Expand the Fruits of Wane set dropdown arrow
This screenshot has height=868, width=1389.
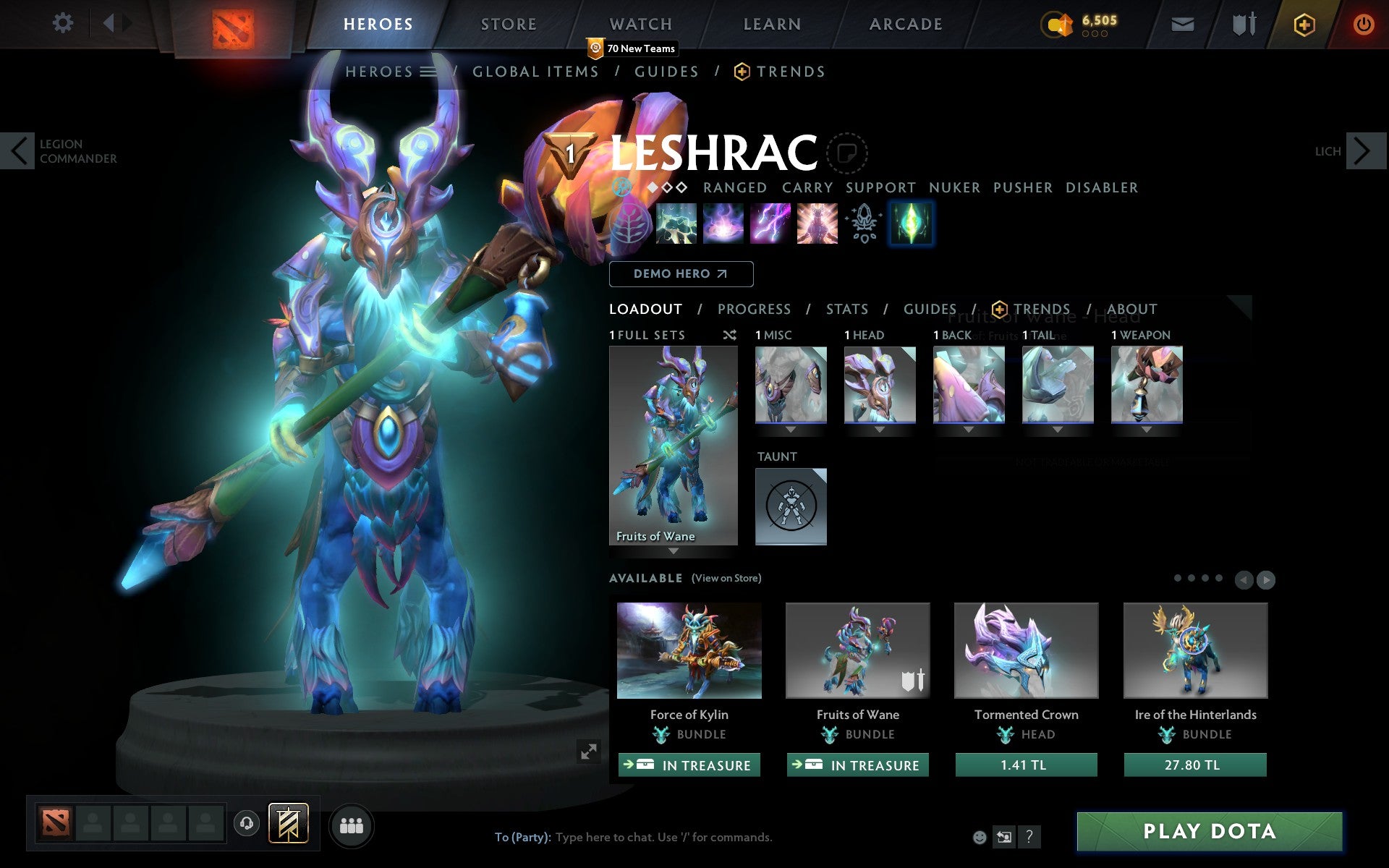[x=674, y=551]
